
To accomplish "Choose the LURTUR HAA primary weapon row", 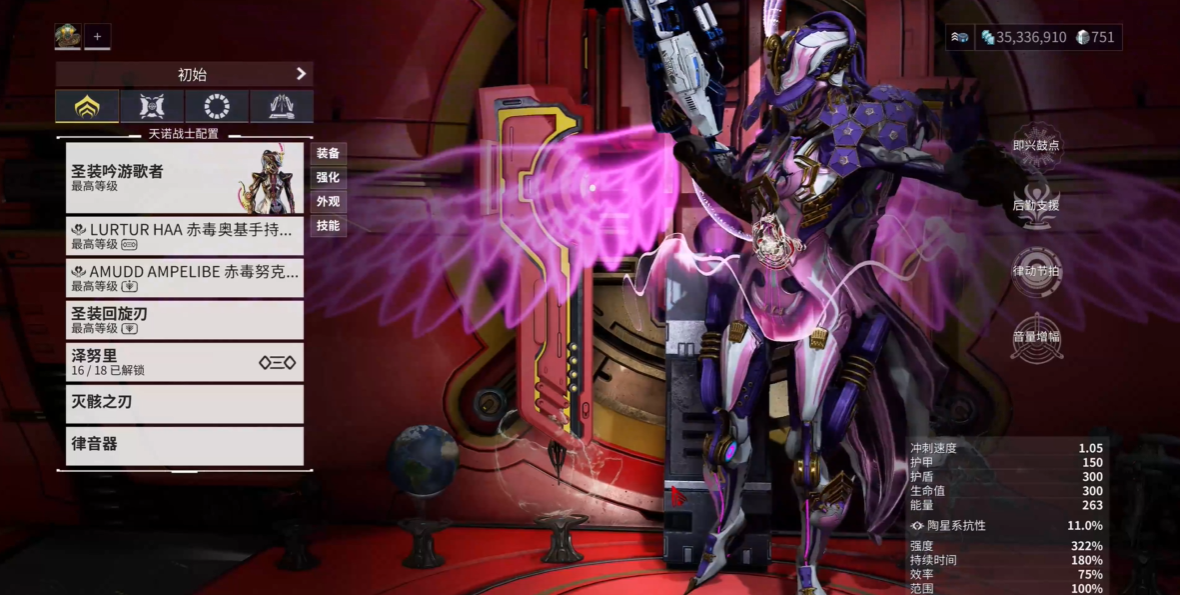I will (184, 236).
